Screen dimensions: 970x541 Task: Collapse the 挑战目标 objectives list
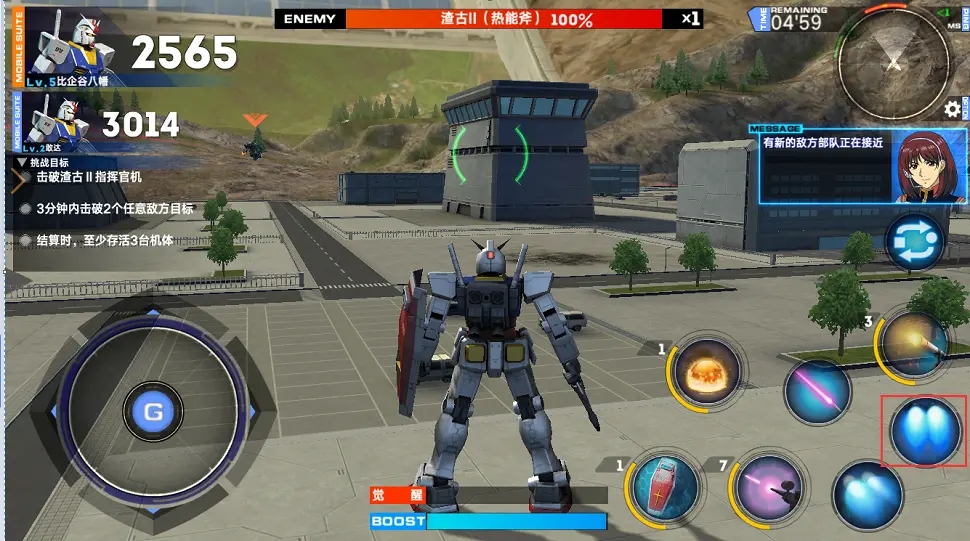(x=23, y=161)
